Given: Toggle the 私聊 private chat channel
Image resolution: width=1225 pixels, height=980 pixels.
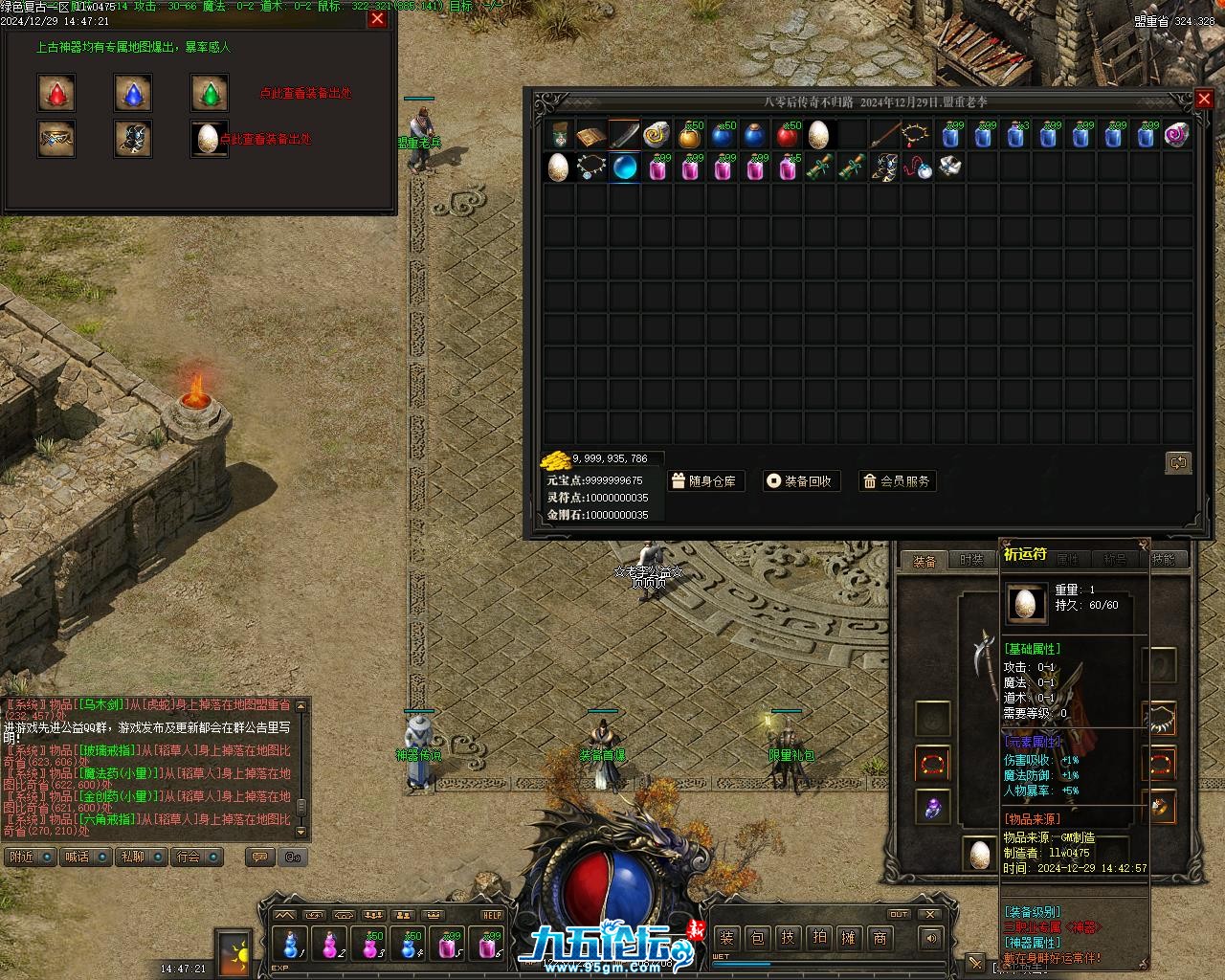Looking at the screenshot, I should 143,857.
